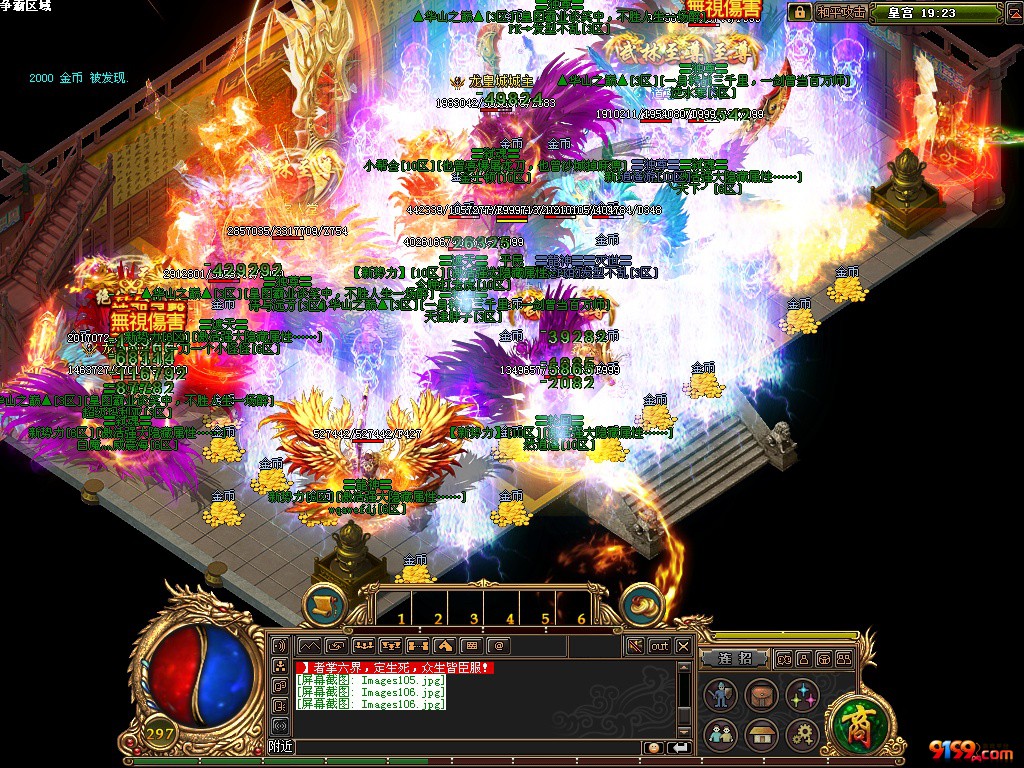This screenshot has width=1024, height=768.
Task: Open the scroll icon beside the hotbar
Action: (324, 604)
